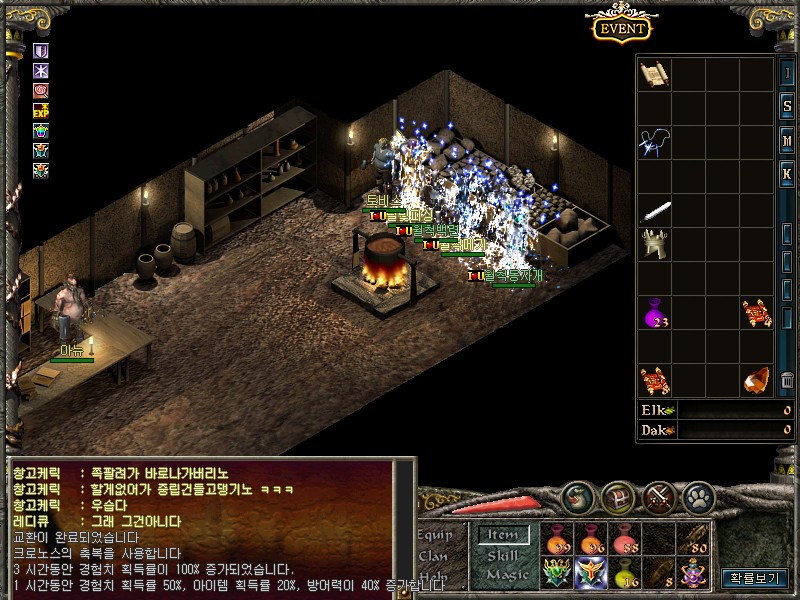Select the orange crystal item in the inventory
This screenshot has width=800, height=600.
[757, 381]
